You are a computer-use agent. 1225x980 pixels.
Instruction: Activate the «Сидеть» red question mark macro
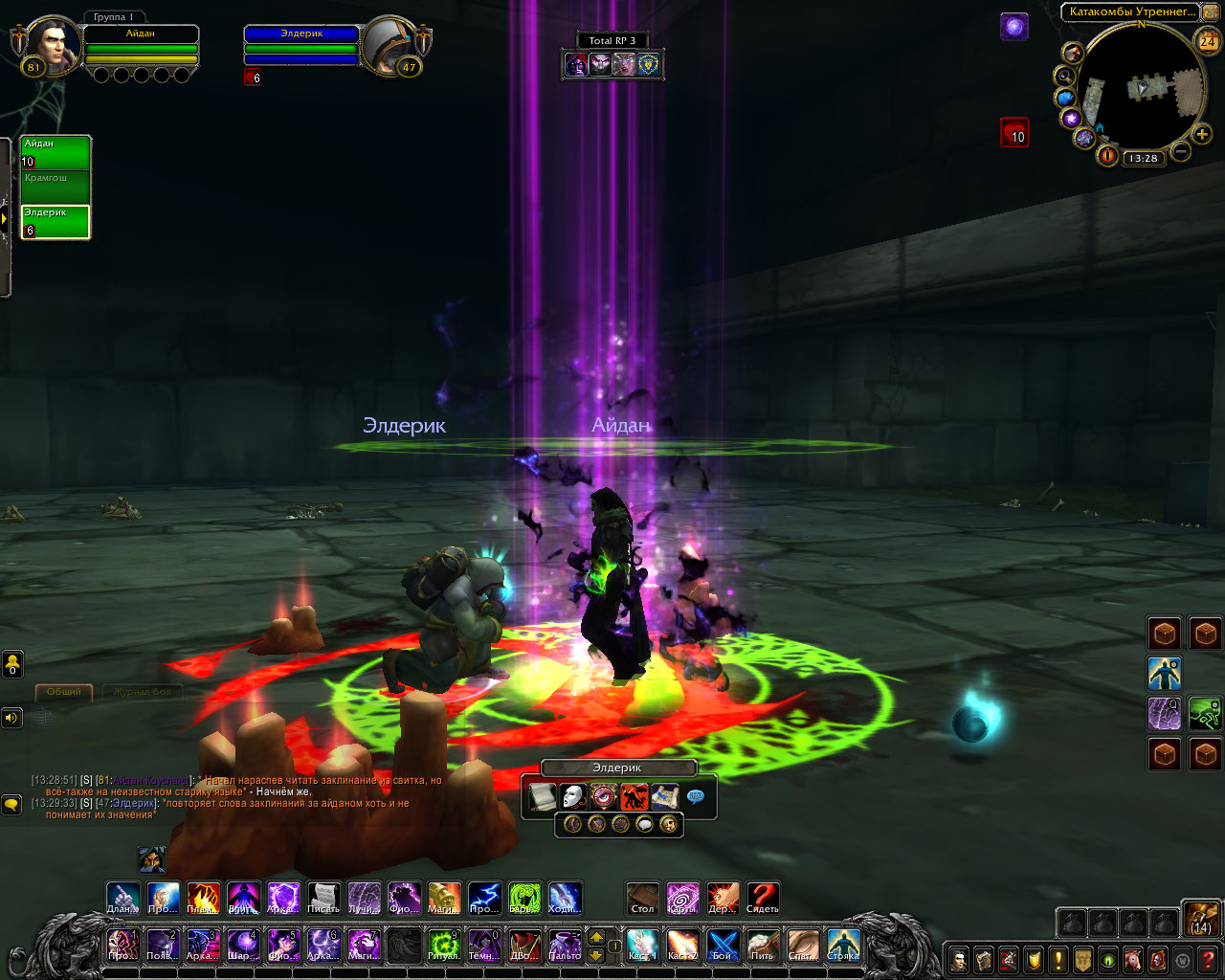click(763, 898)
